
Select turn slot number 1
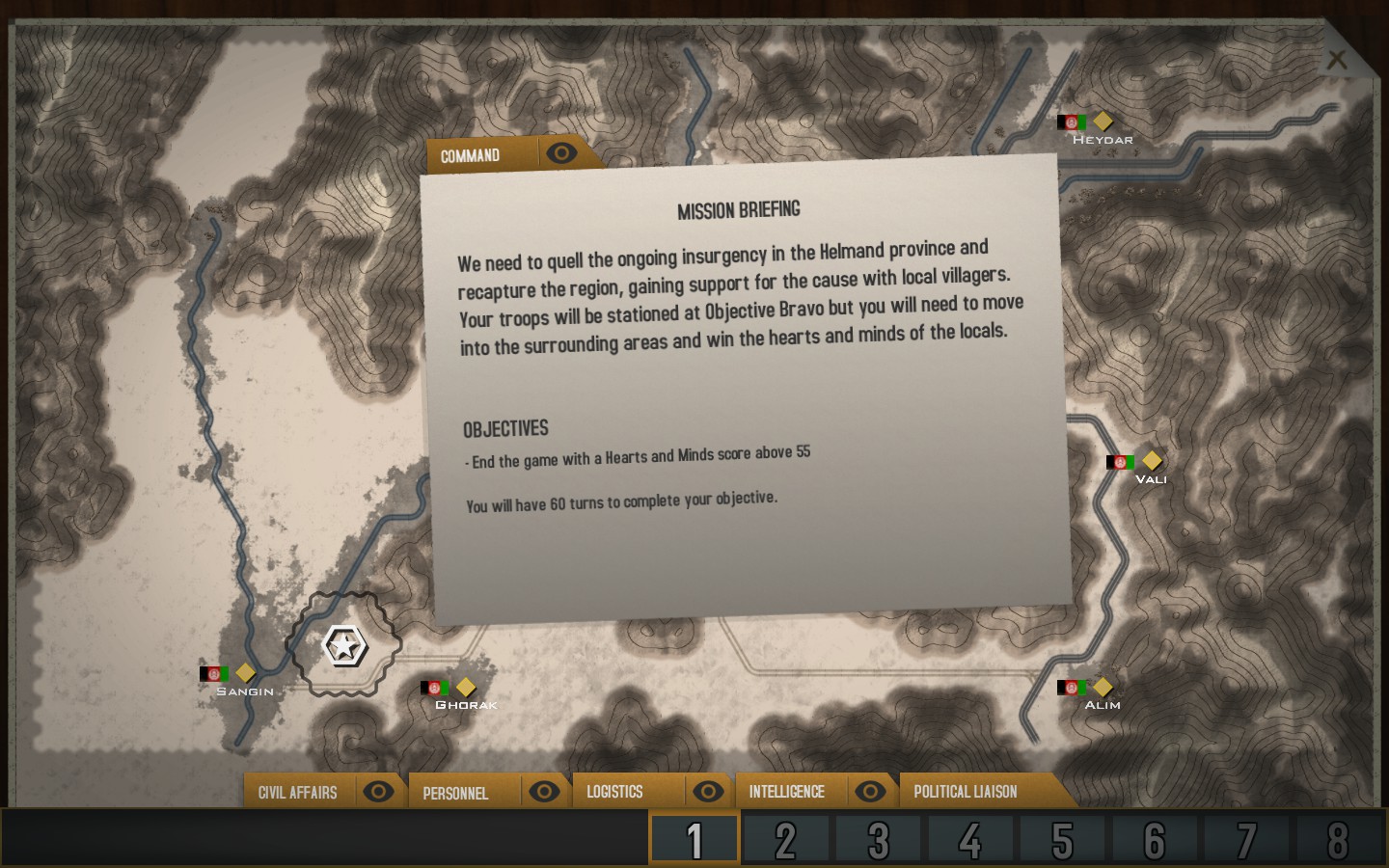tap(694, 840)
